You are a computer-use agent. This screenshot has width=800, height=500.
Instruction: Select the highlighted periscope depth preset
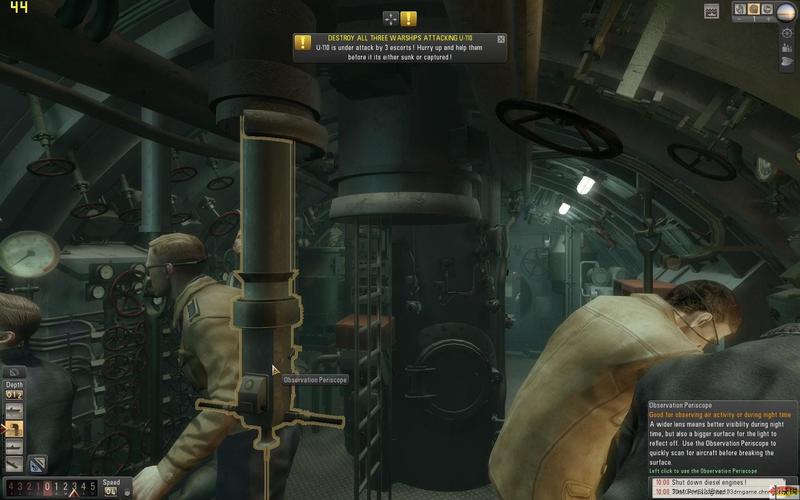(14, 428)
